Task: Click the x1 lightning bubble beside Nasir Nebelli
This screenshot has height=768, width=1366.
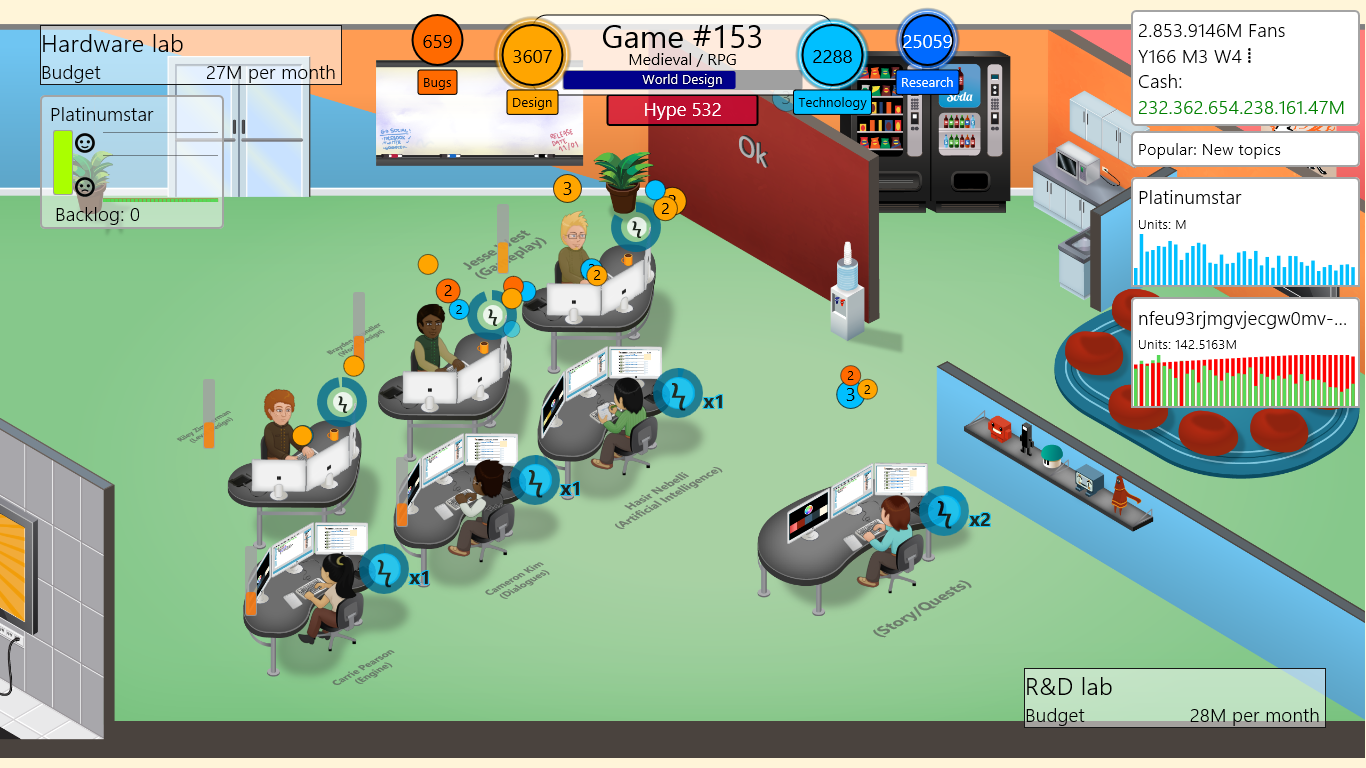Action: pos(679,393)
